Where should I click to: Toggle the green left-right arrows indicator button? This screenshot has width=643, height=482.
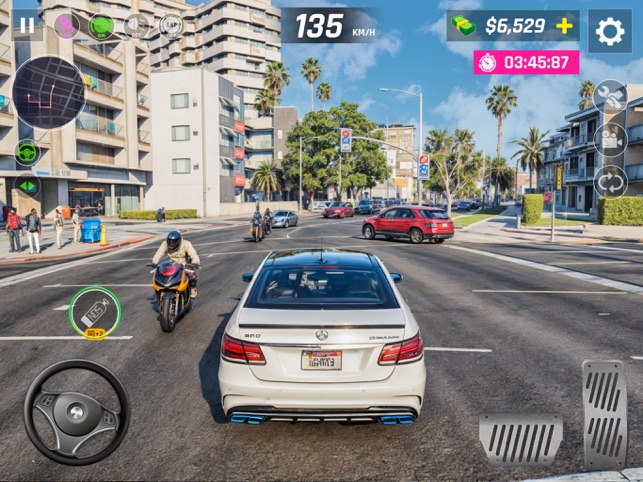pos(28,186)
